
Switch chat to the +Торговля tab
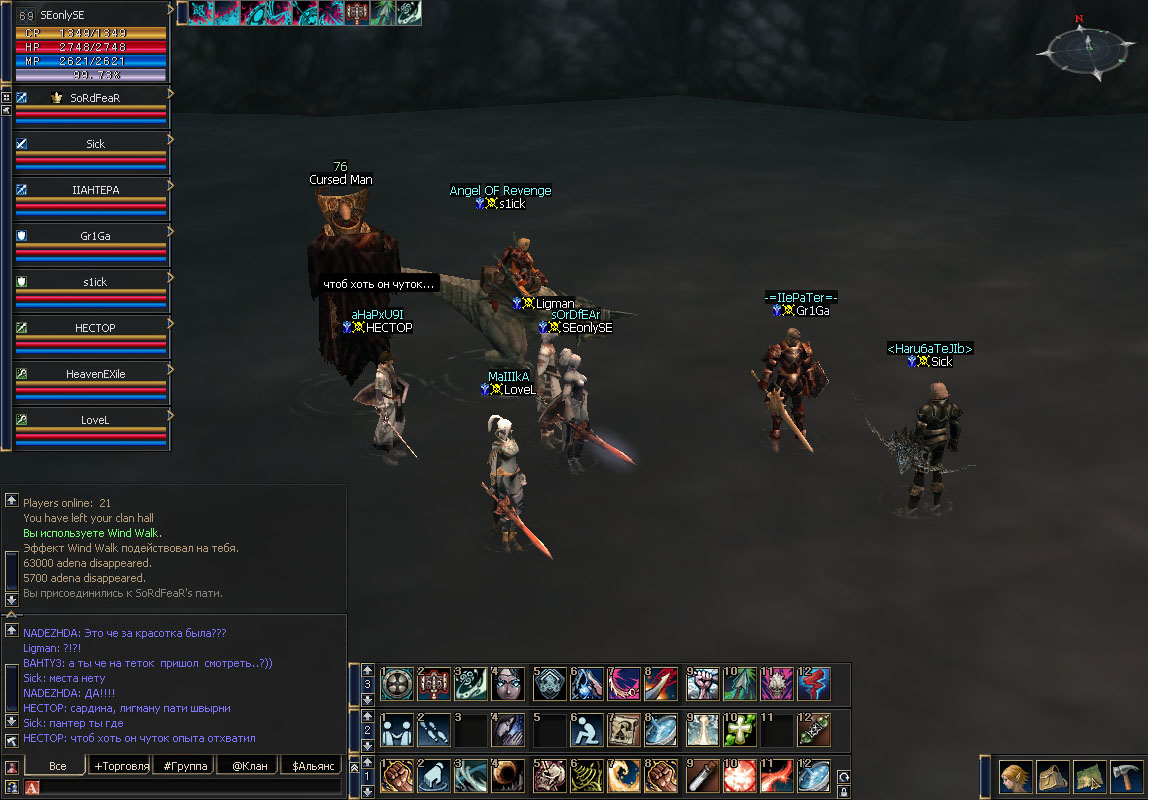[120, 766]
